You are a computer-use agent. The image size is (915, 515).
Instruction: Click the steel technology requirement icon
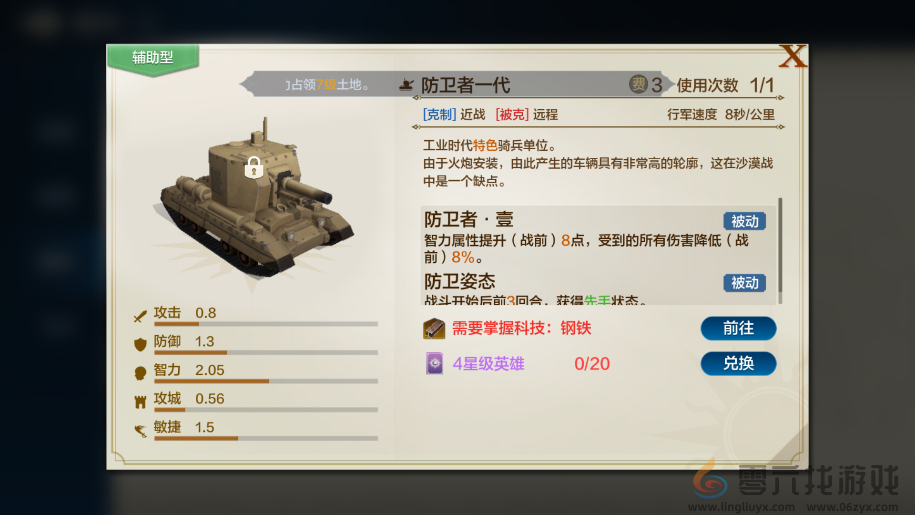433,328
